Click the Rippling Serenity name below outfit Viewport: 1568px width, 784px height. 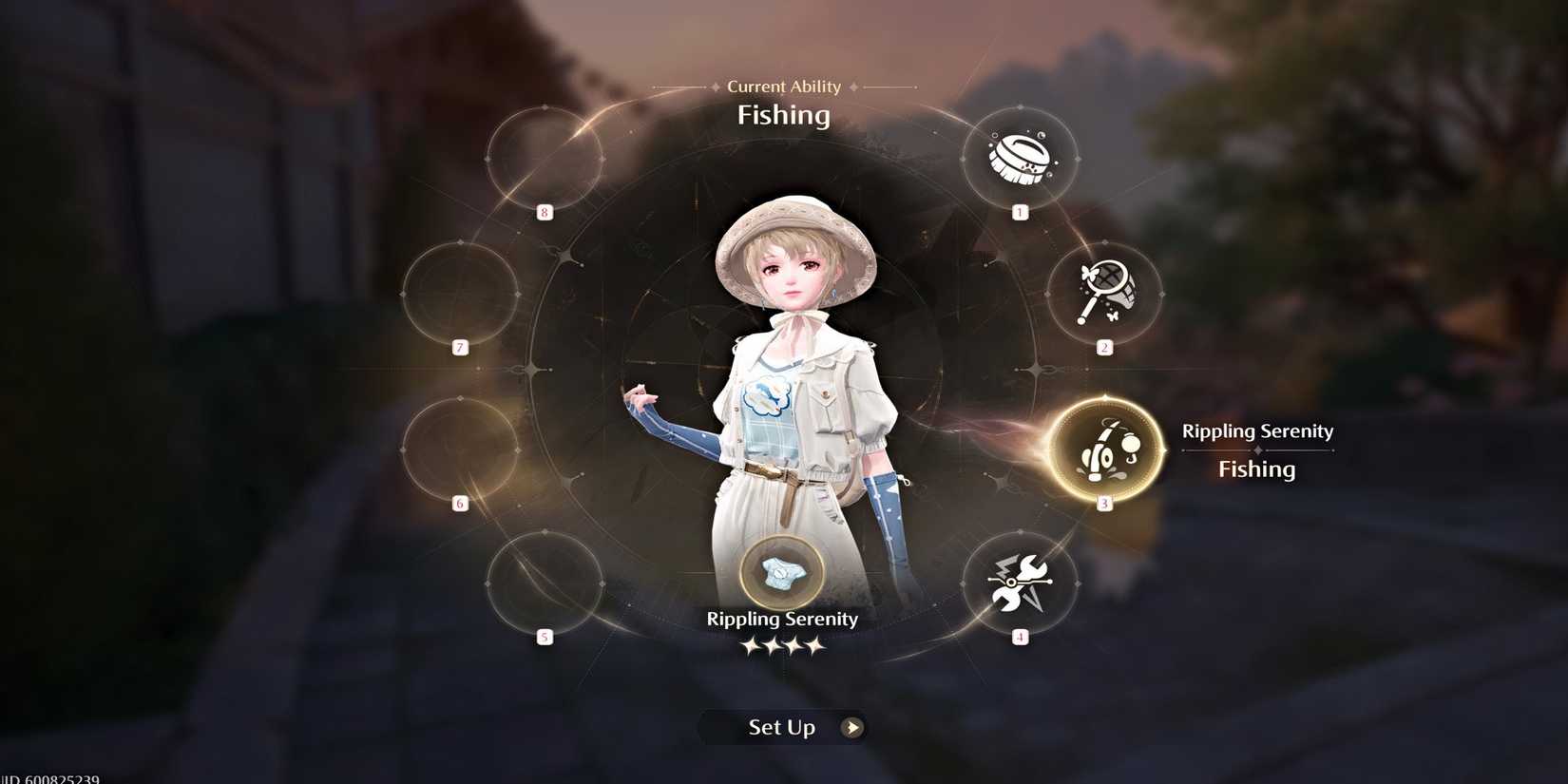pyautogui.click(x=781, y=619)
